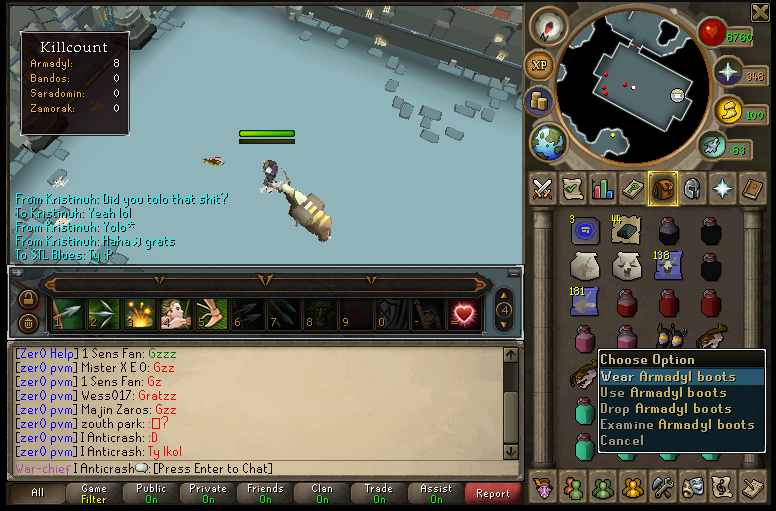
Task: Open the Clan chat filter tab
Action: point(322,493)
